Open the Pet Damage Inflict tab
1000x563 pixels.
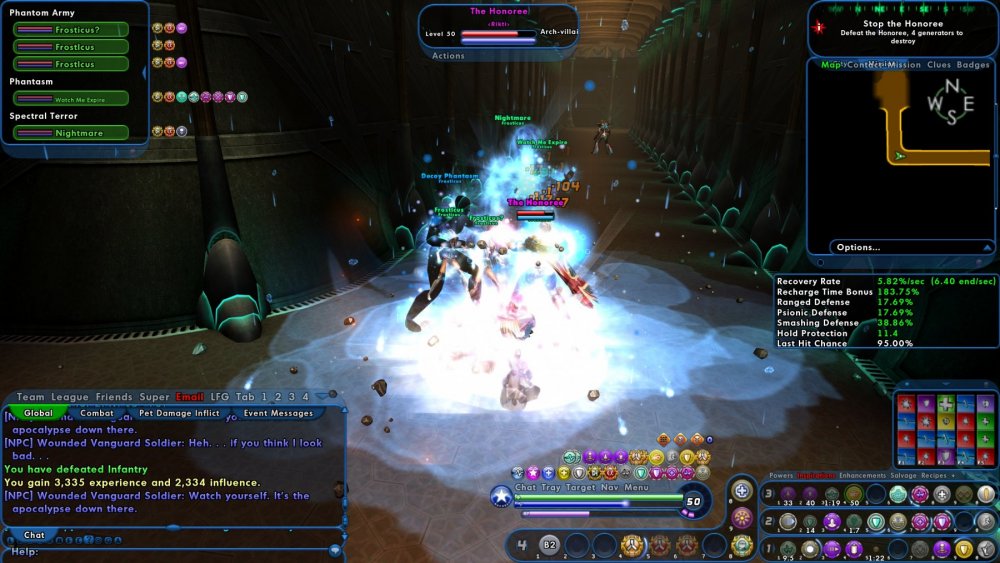(x=179, y=413)
